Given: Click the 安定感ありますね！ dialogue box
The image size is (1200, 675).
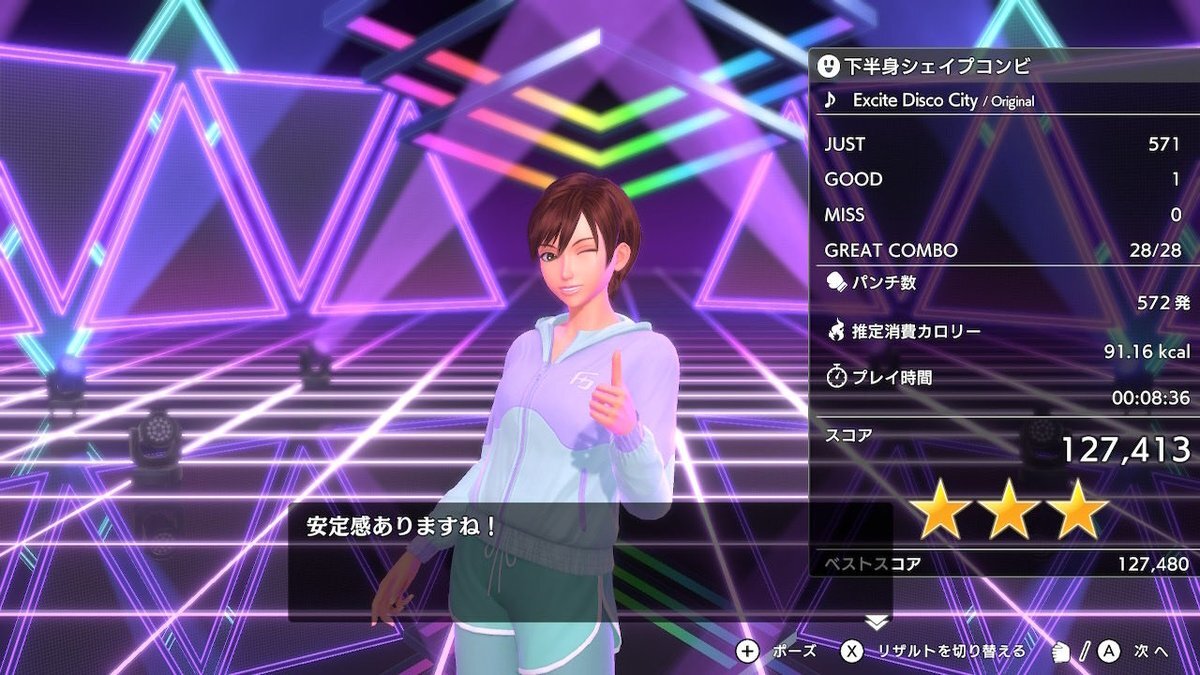Looking at the screenshot, I should pyautogui.click(x=590, y=561).
